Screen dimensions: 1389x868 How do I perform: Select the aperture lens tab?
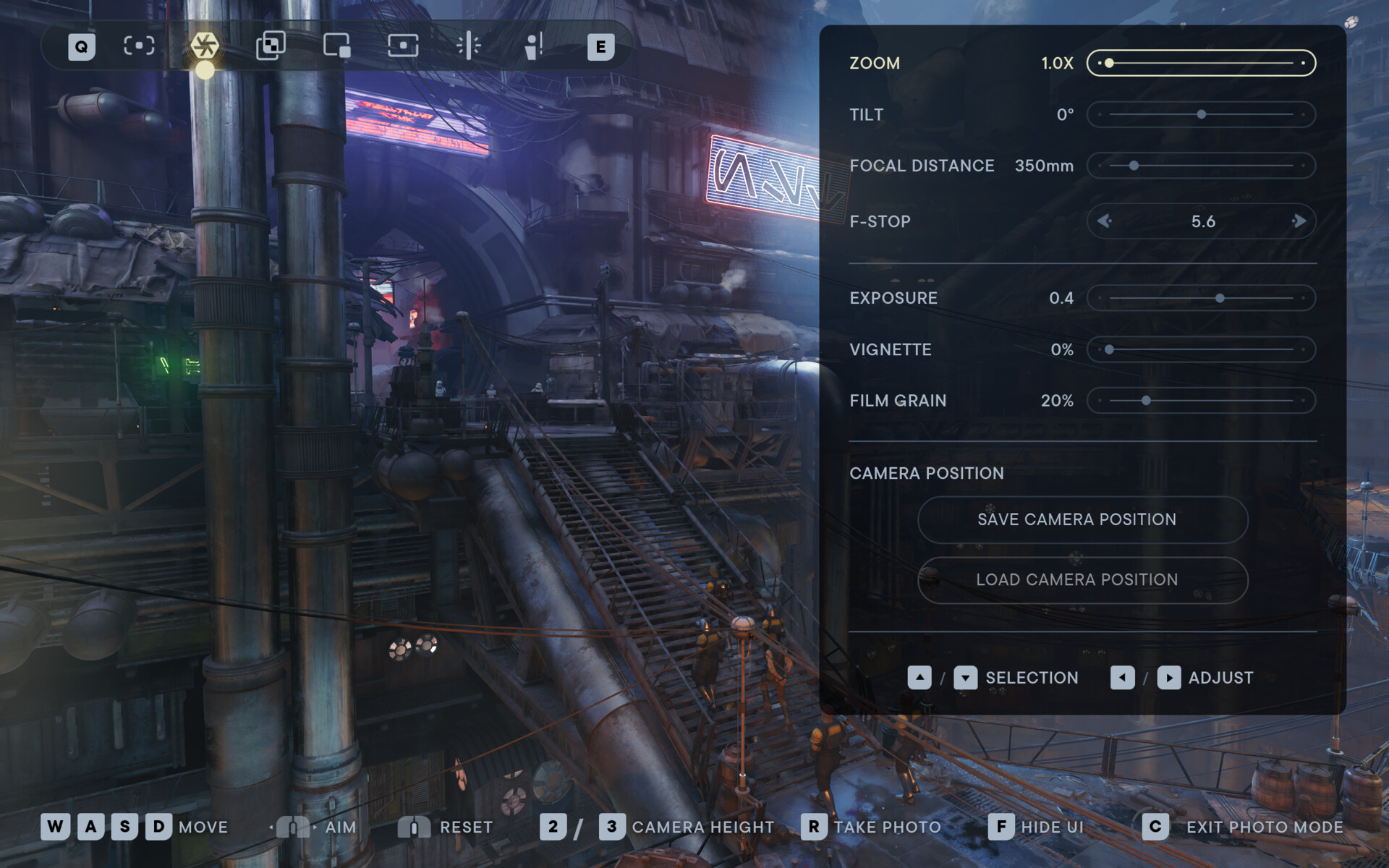(x=205, y=46)
